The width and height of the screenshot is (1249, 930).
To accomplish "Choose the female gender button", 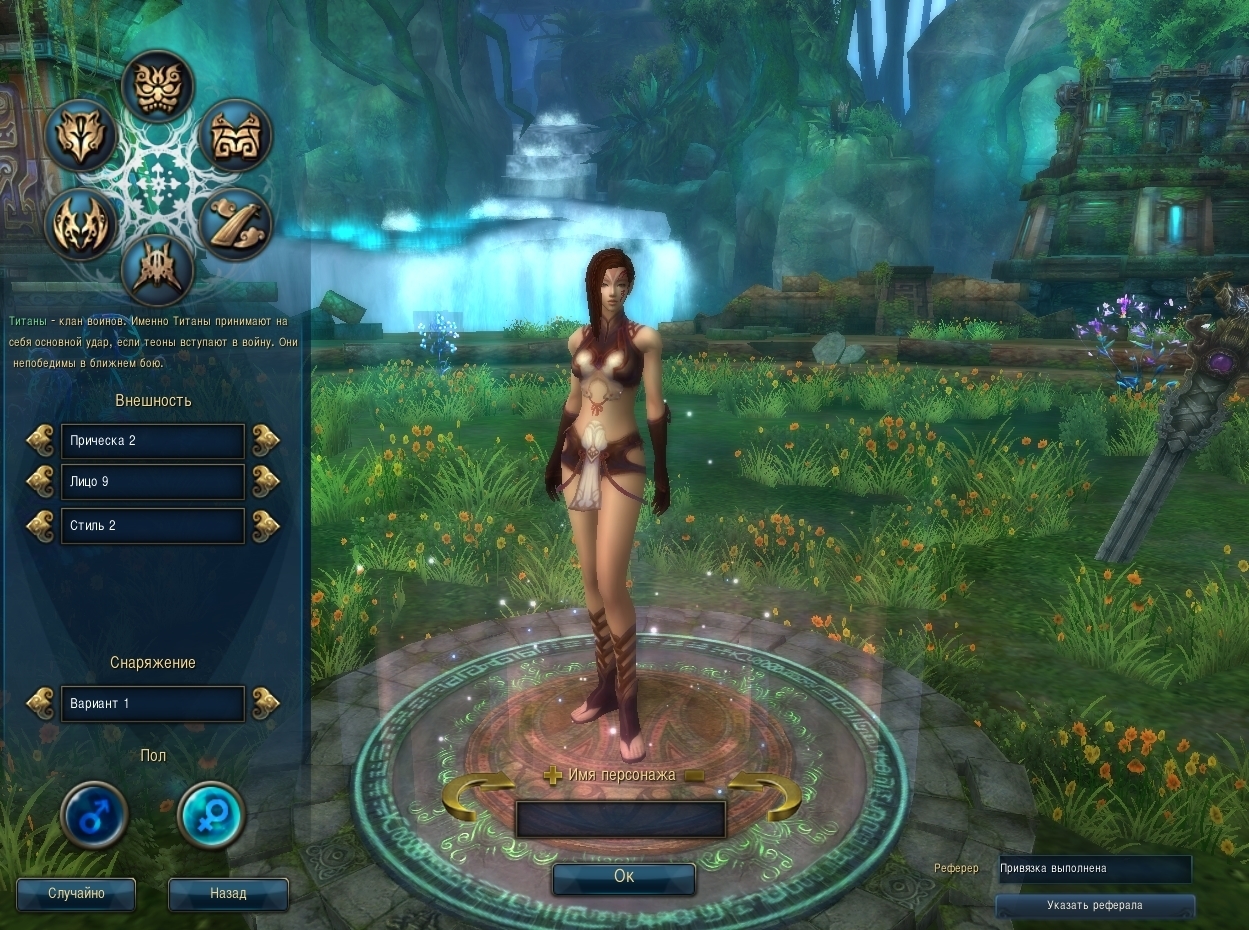I will coord(211,816).
